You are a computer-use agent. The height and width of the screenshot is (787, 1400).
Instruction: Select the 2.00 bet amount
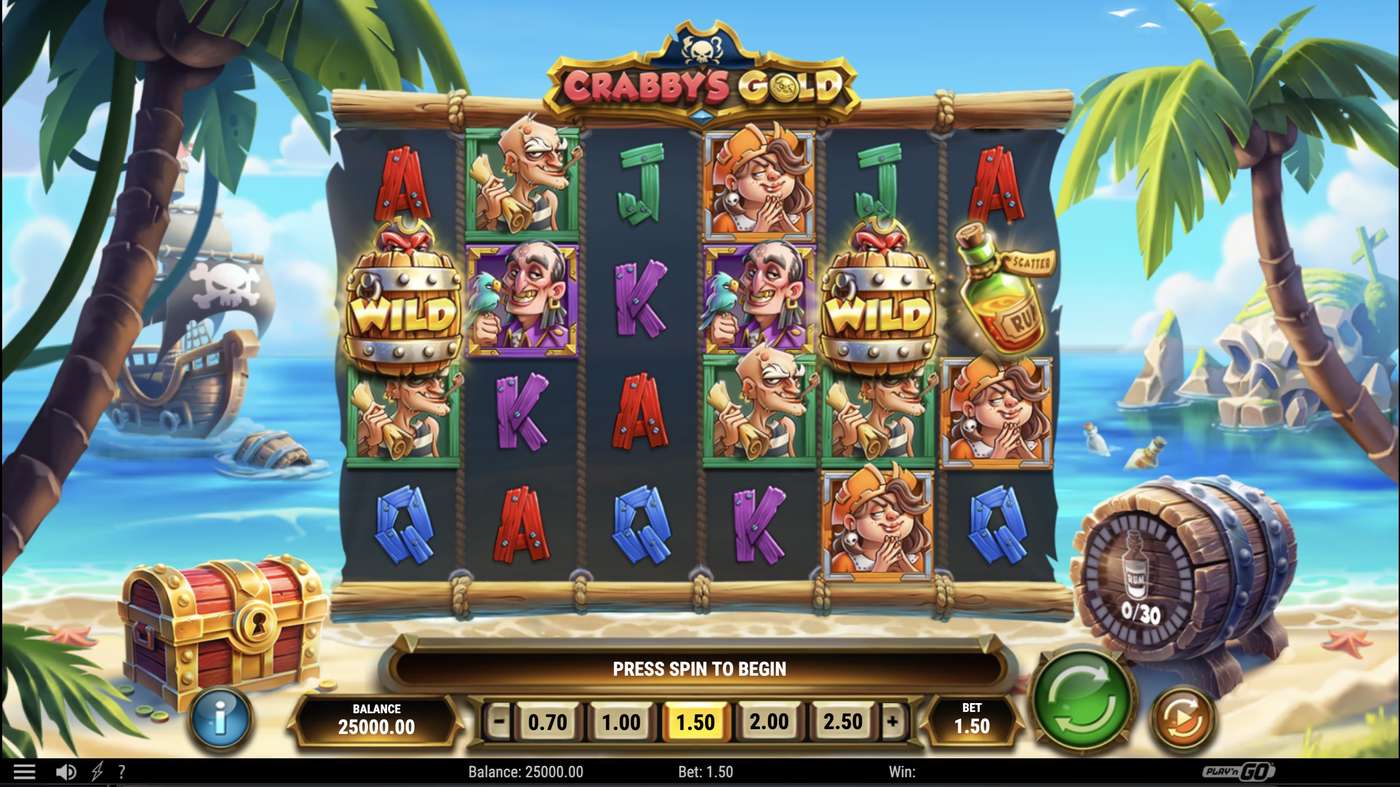(768, 721)
